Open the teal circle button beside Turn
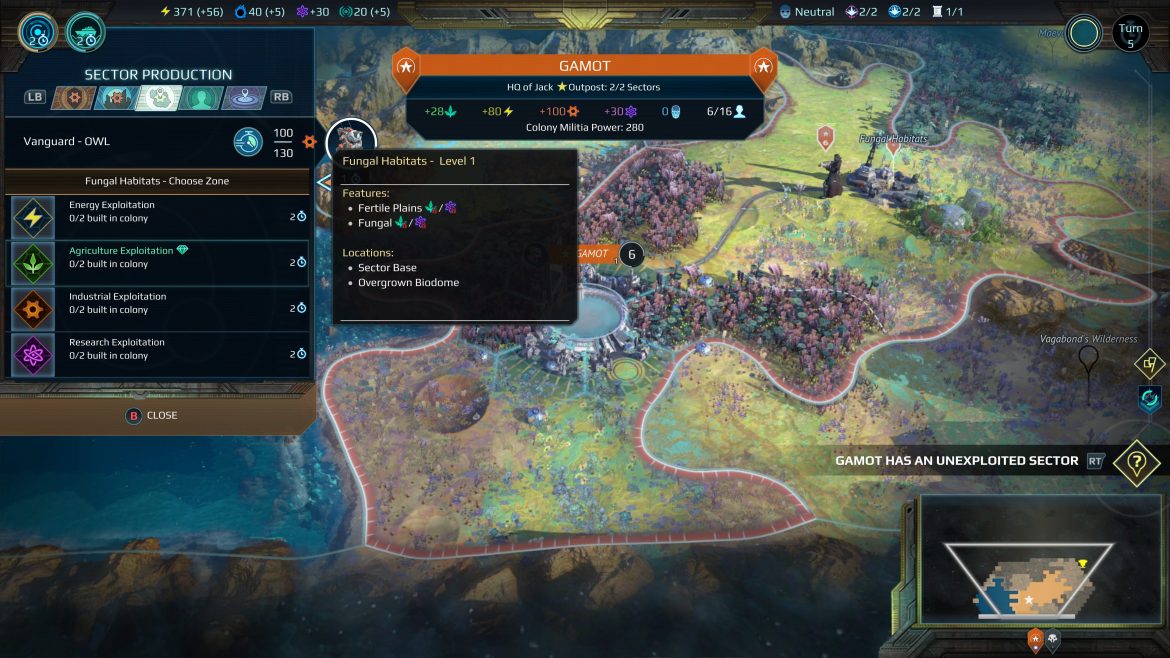The width and height of the screenshot is (1170, 658). [1083, 33]
